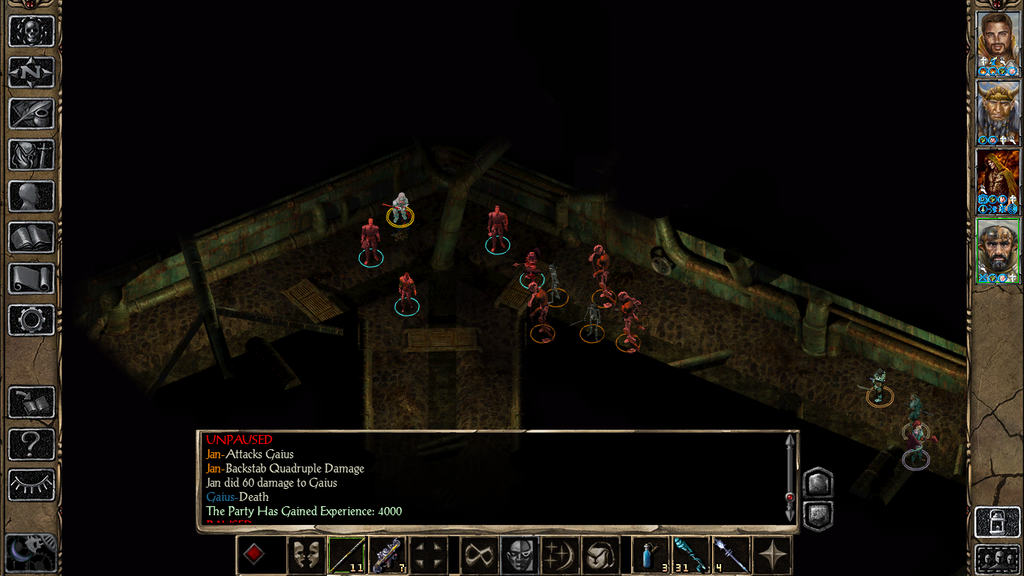Viewport: 1024px width, 576px height.
Task: Open the character record head button
Action: (x=31, y=196)
